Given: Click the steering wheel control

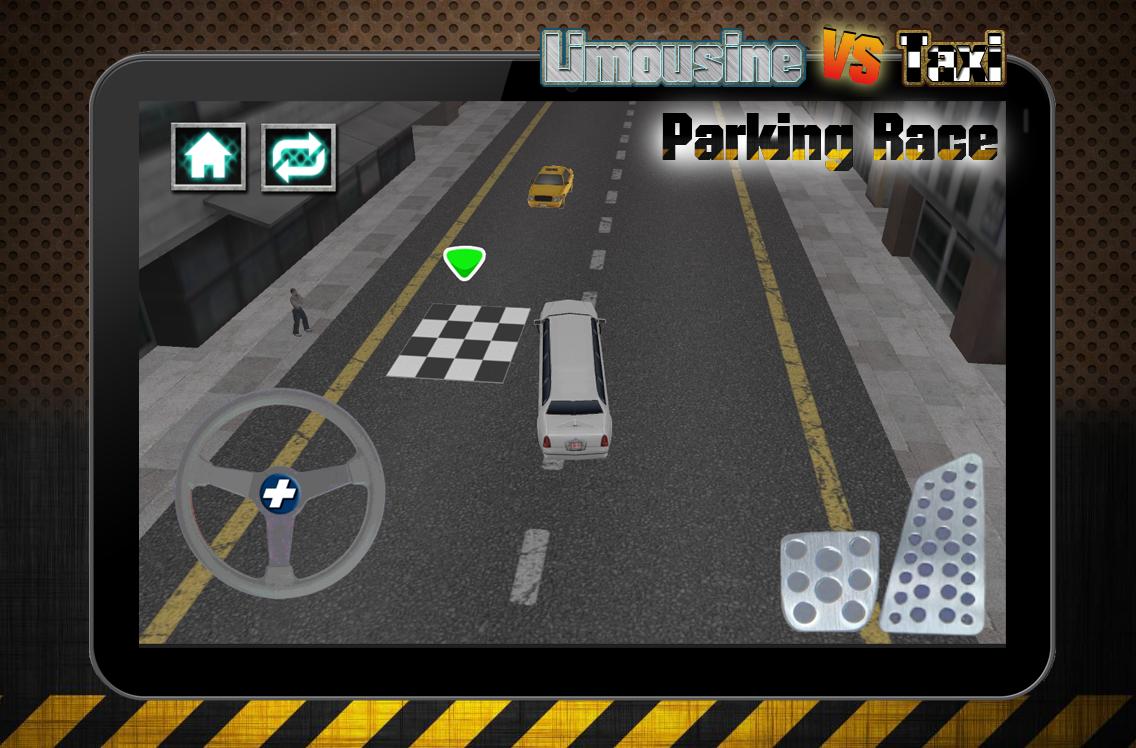Looking at the screenshot, I should tap(280, 493).
